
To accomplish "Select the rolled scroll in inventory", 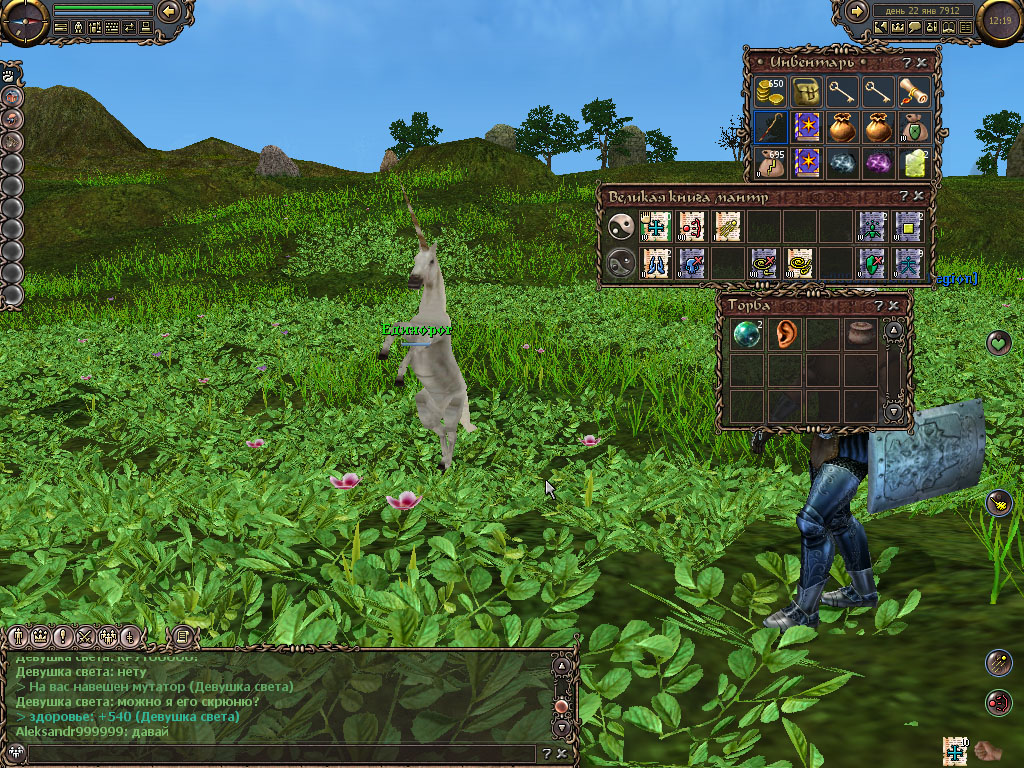I will 914,93.
